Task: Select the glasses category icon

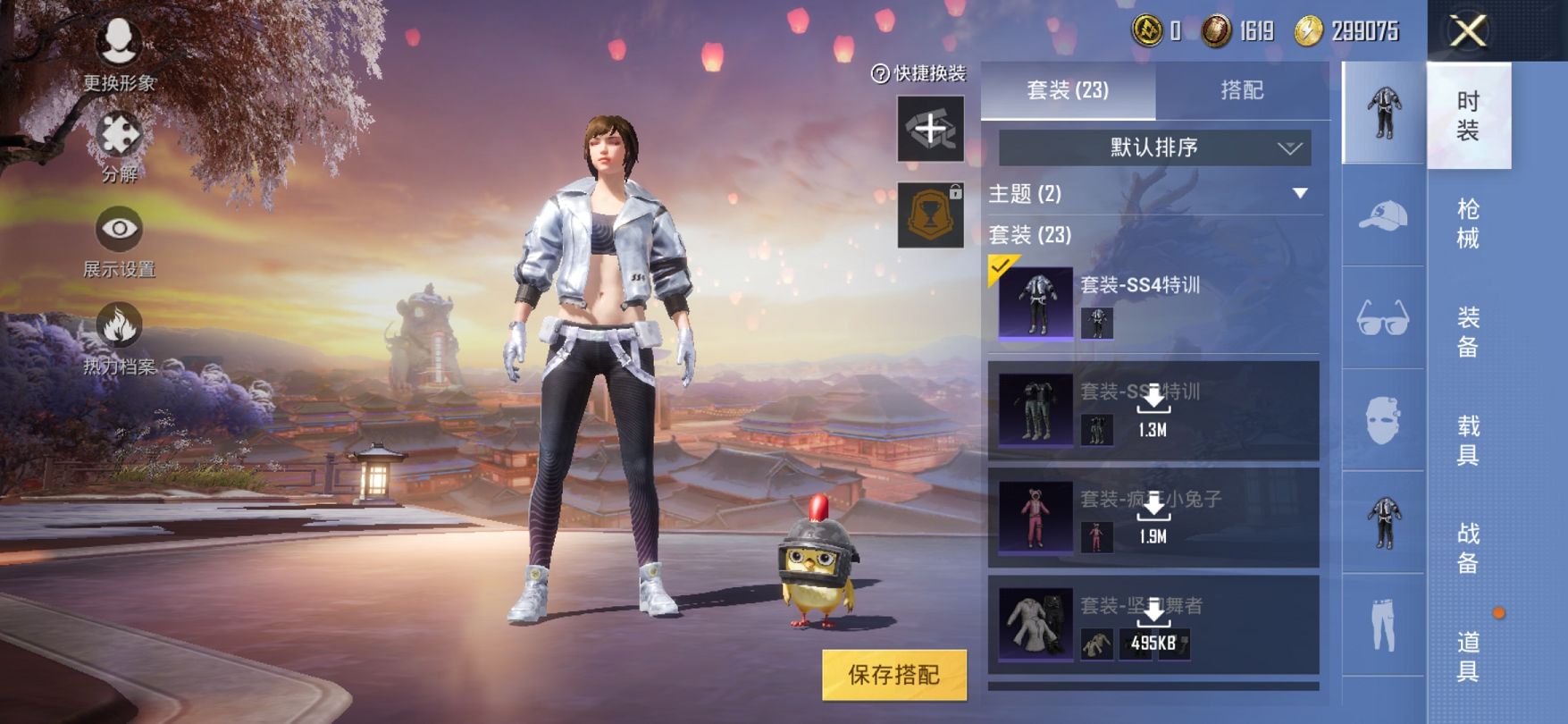Action: point(1383,317)
